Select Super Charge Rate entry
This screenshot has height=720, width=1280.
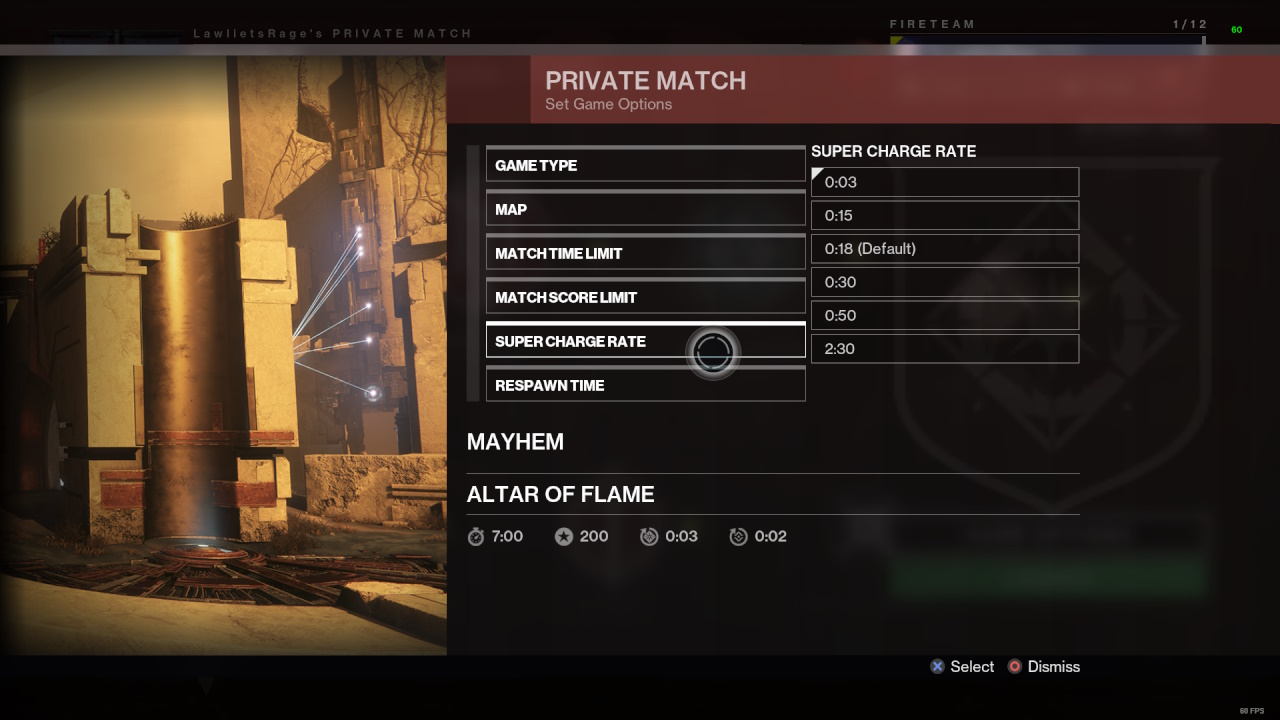point(645,342)
